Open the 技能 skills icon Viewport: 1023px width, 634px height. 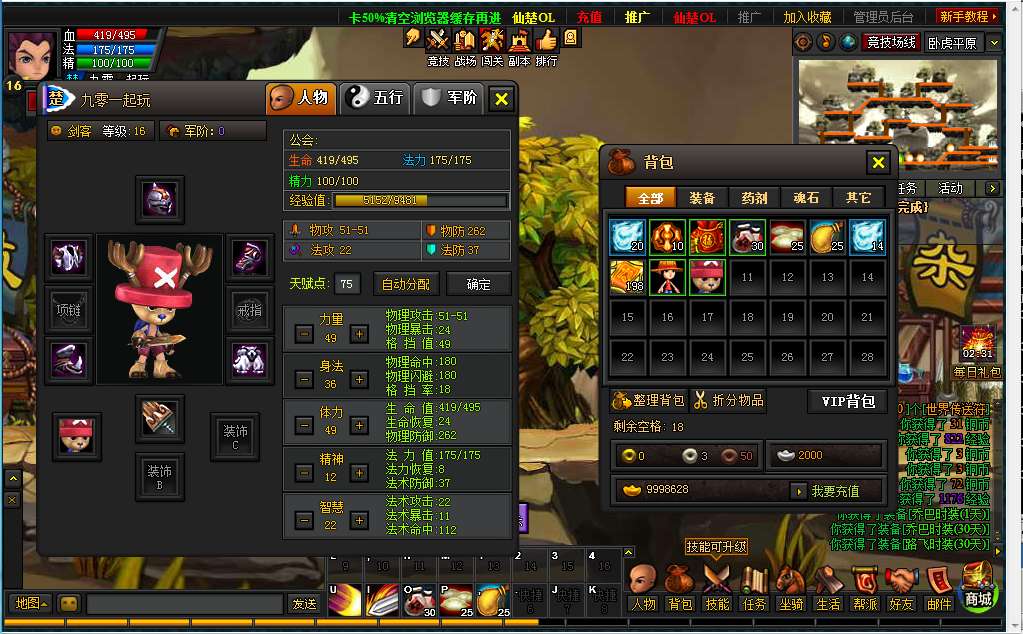pos(717,586)
